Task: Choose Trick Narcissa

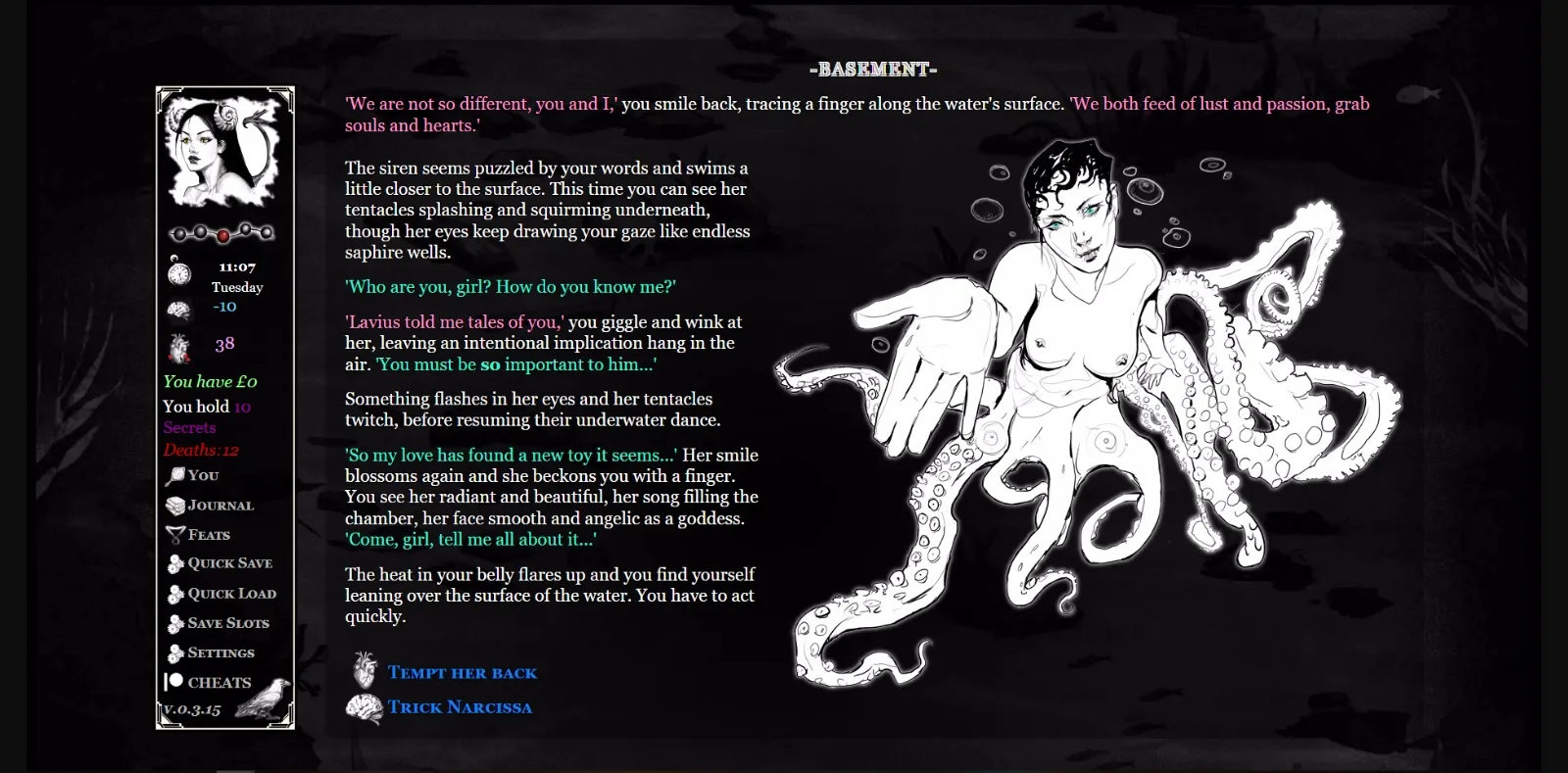Action: pyautogui.click(x=461, y=706)
